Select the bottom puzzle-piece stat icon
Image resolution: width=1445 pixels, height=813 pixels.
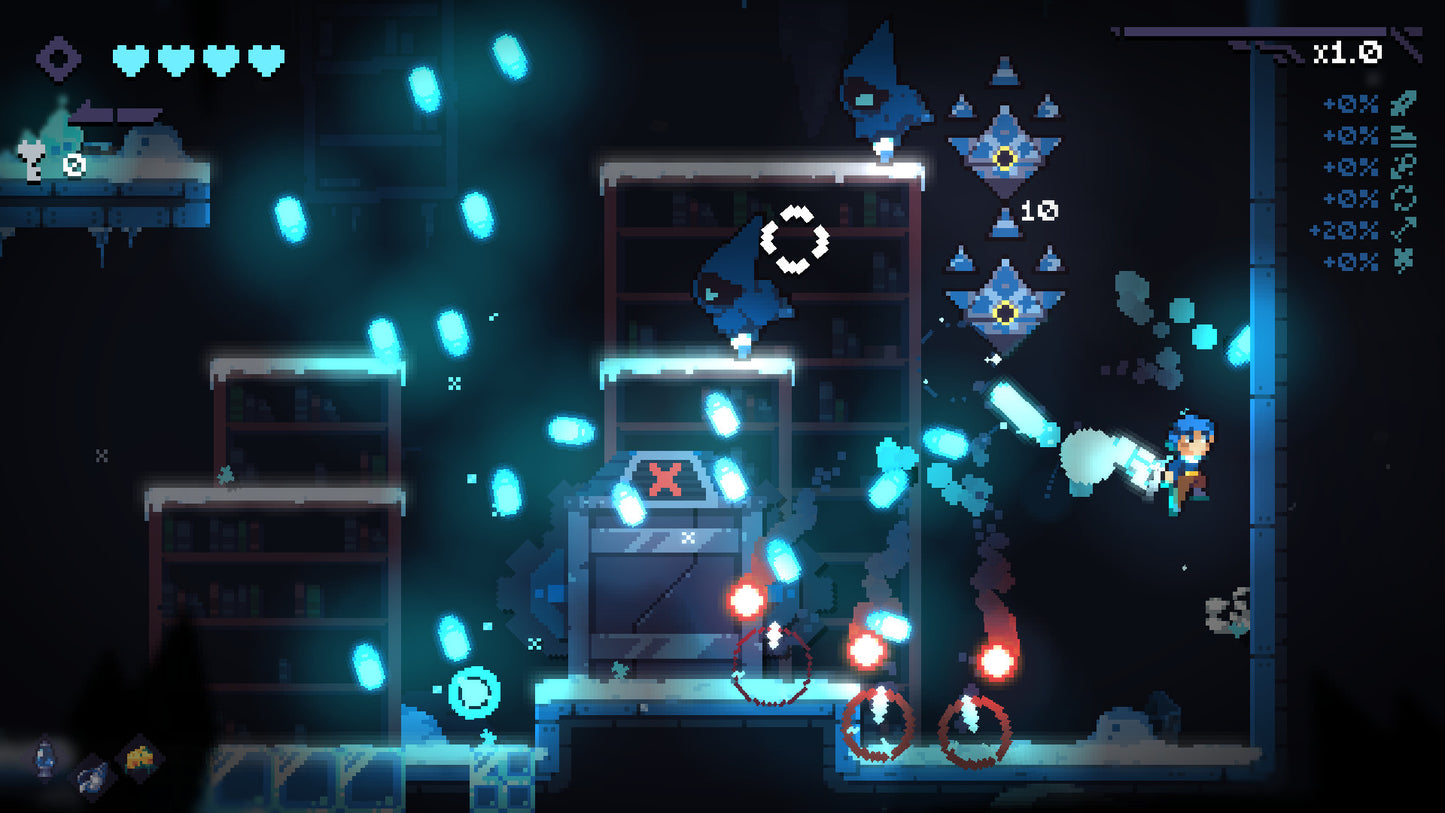1403,257
